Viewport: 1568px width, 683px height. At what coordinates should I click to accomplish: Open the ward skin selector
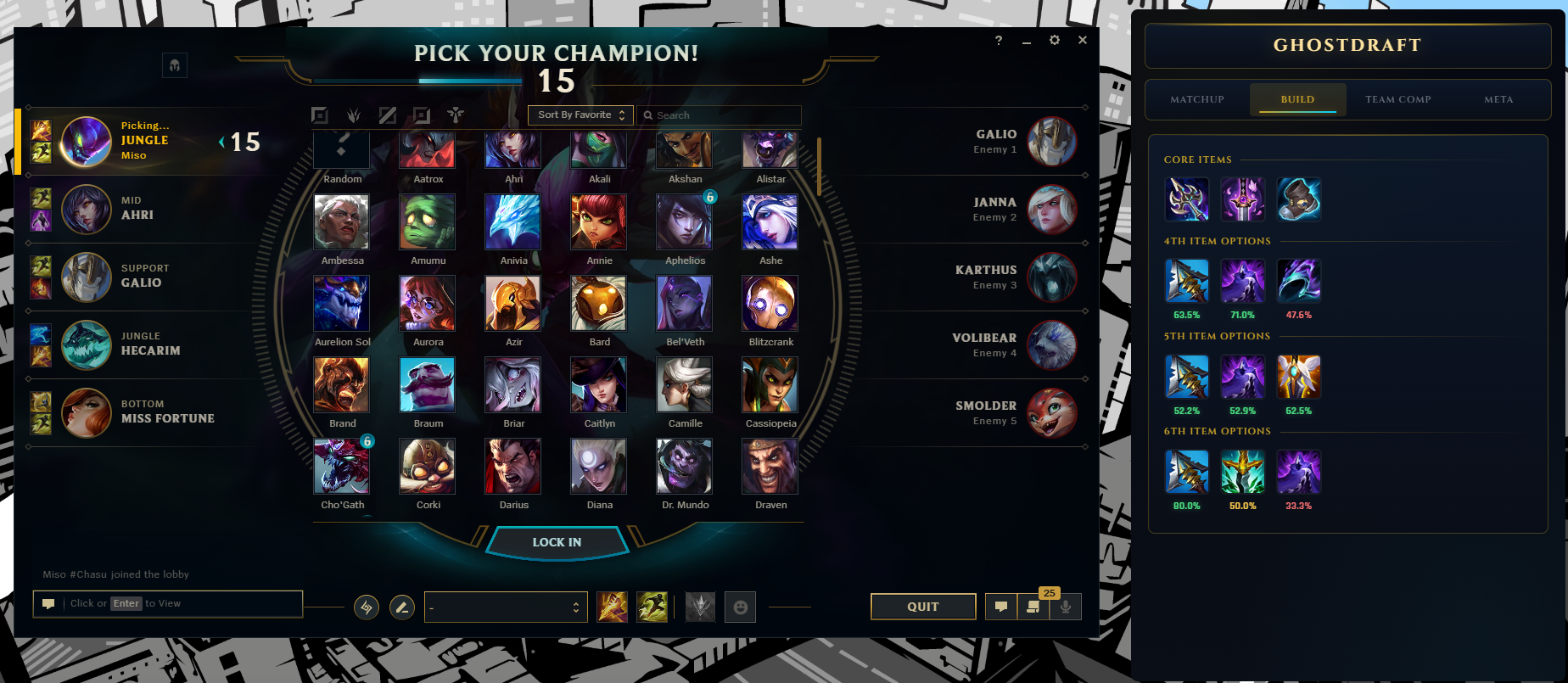699,606
